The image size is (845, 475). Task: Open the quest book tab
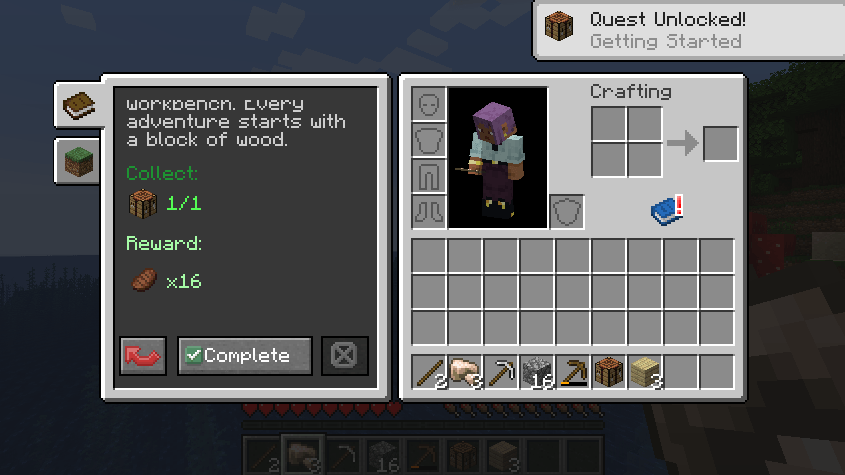click(x=78, y=105)
